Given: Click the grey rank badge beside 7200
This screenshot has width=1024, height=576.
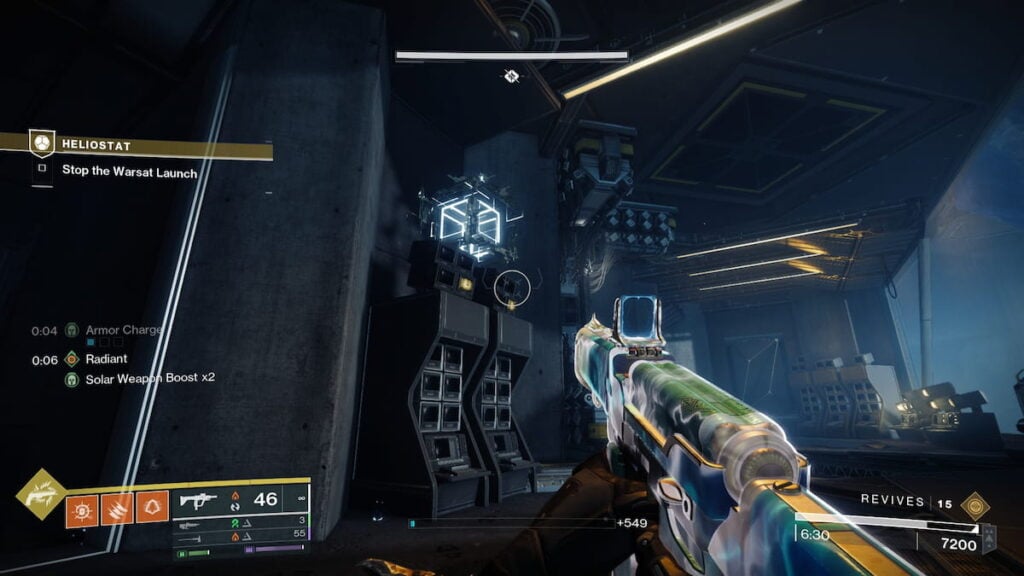Looking at the screenshot, I should (x=989, y=539).
